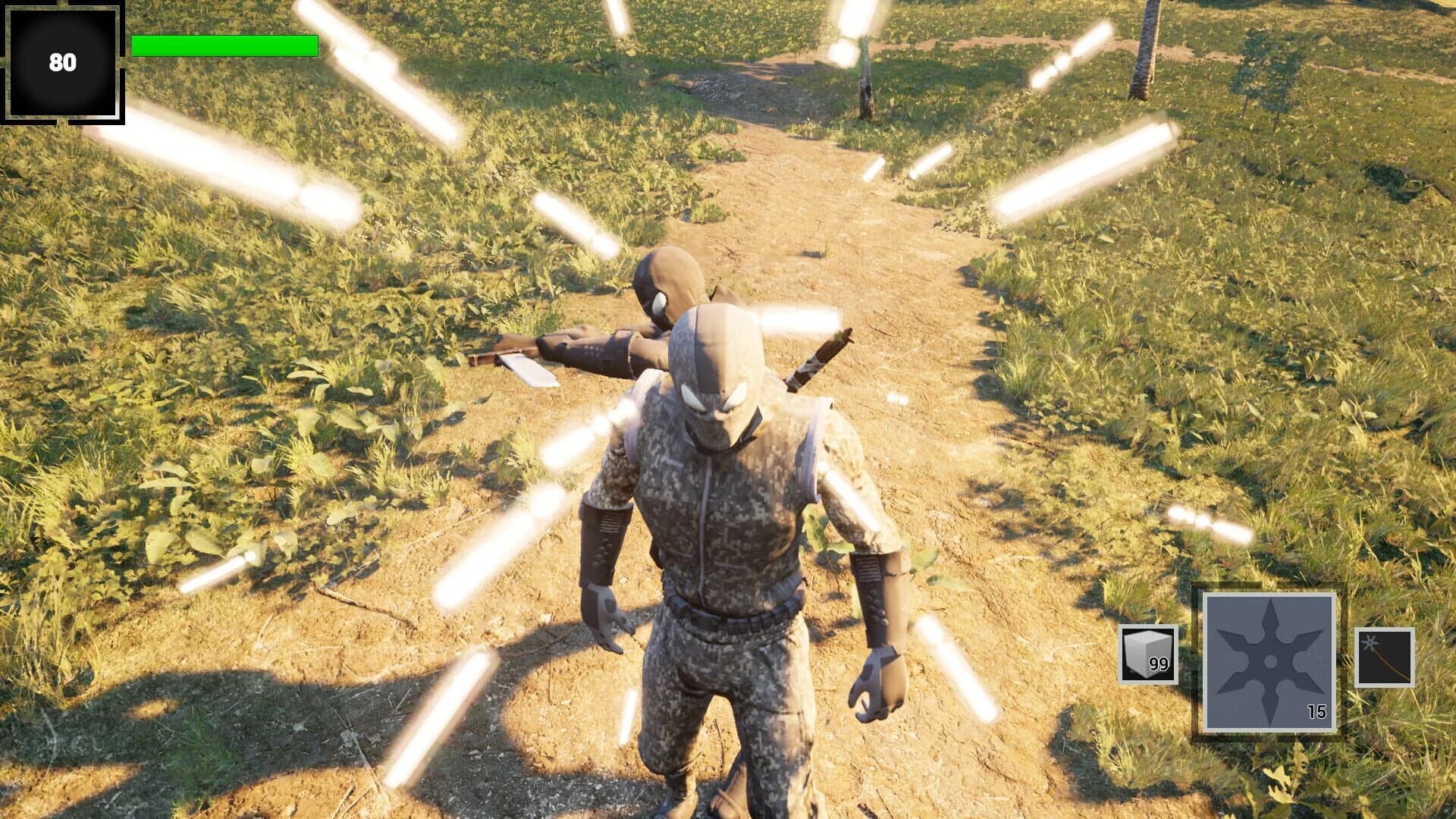Click the green health bar at top left

(x=224, y=47)
